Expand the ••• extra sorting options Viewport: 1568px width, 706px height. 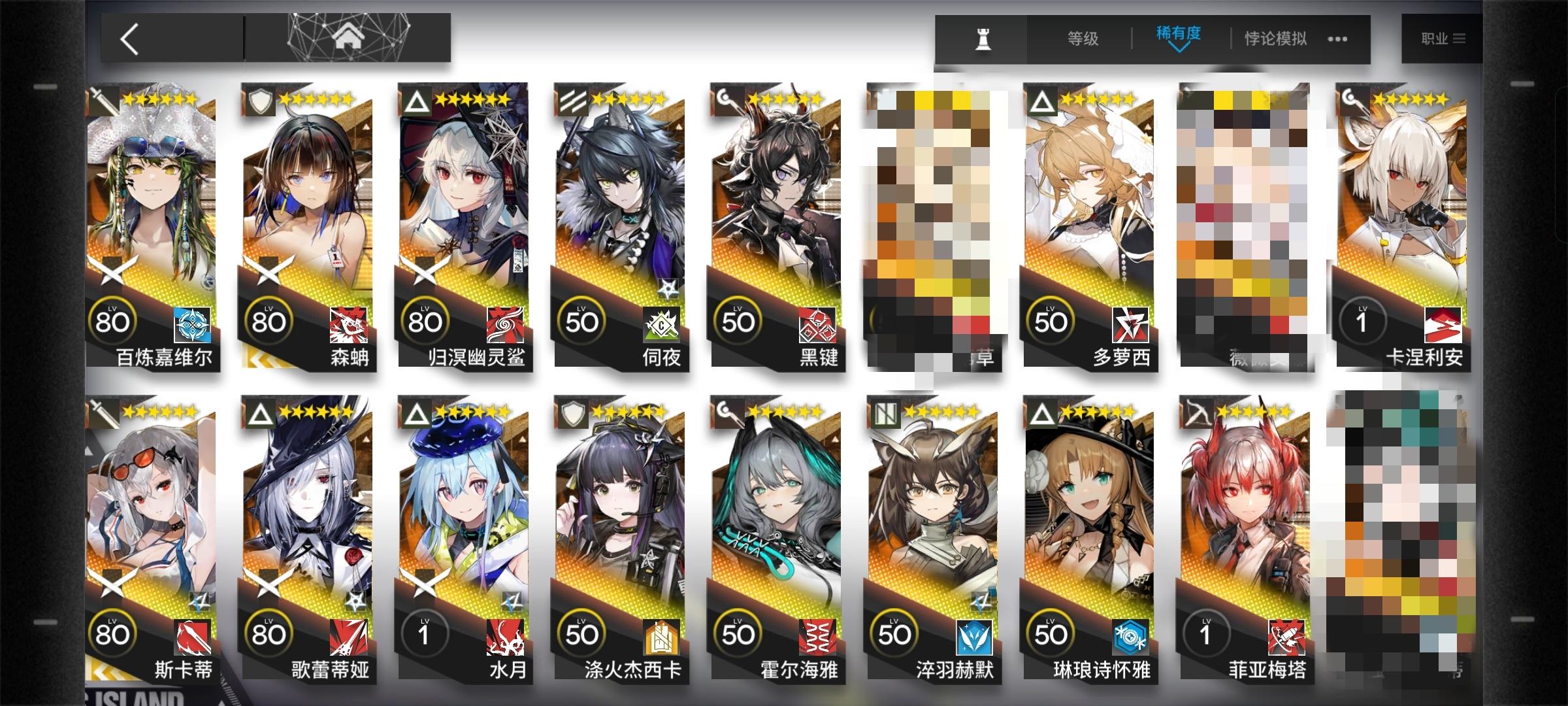point(1336,39)
